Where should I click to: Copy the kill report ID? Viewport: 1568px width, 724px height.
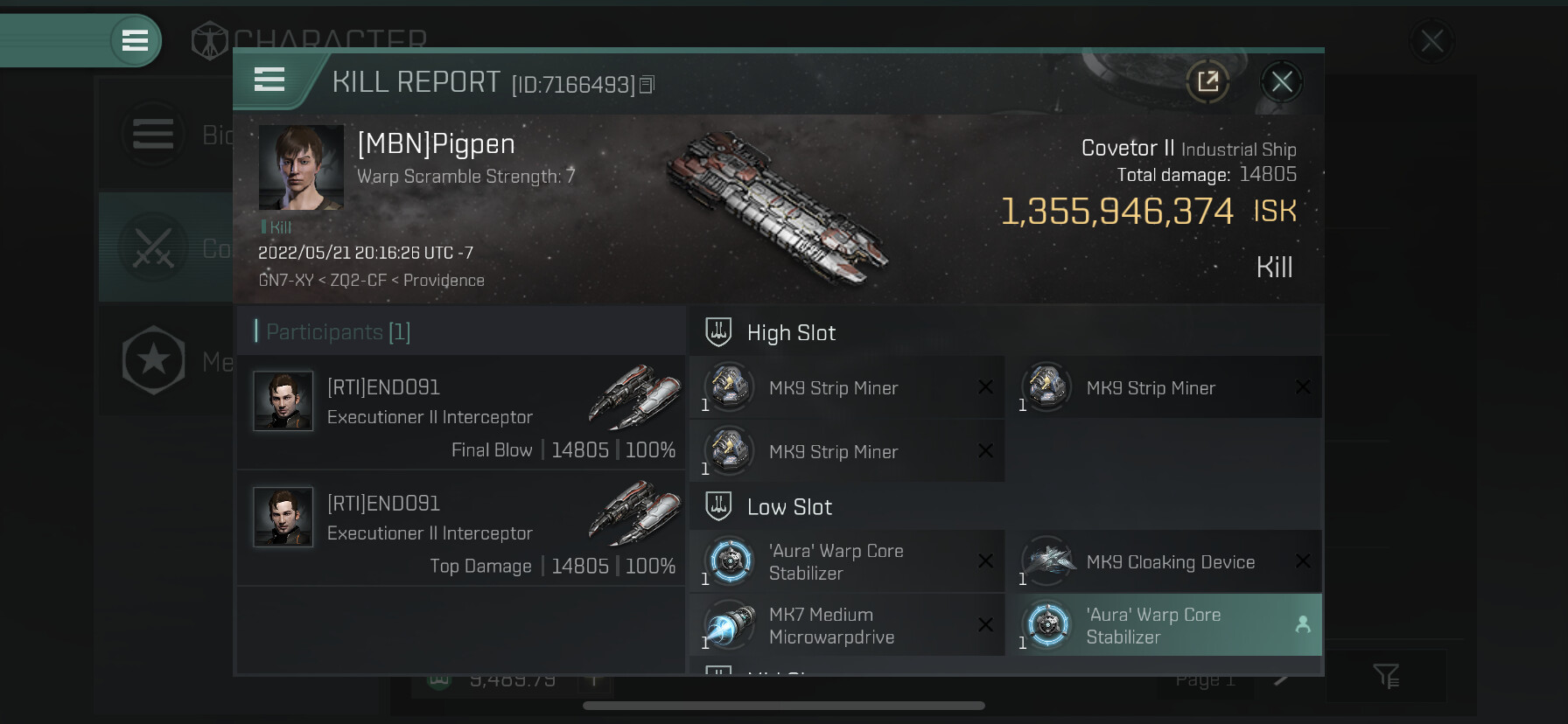pos(647,85)
